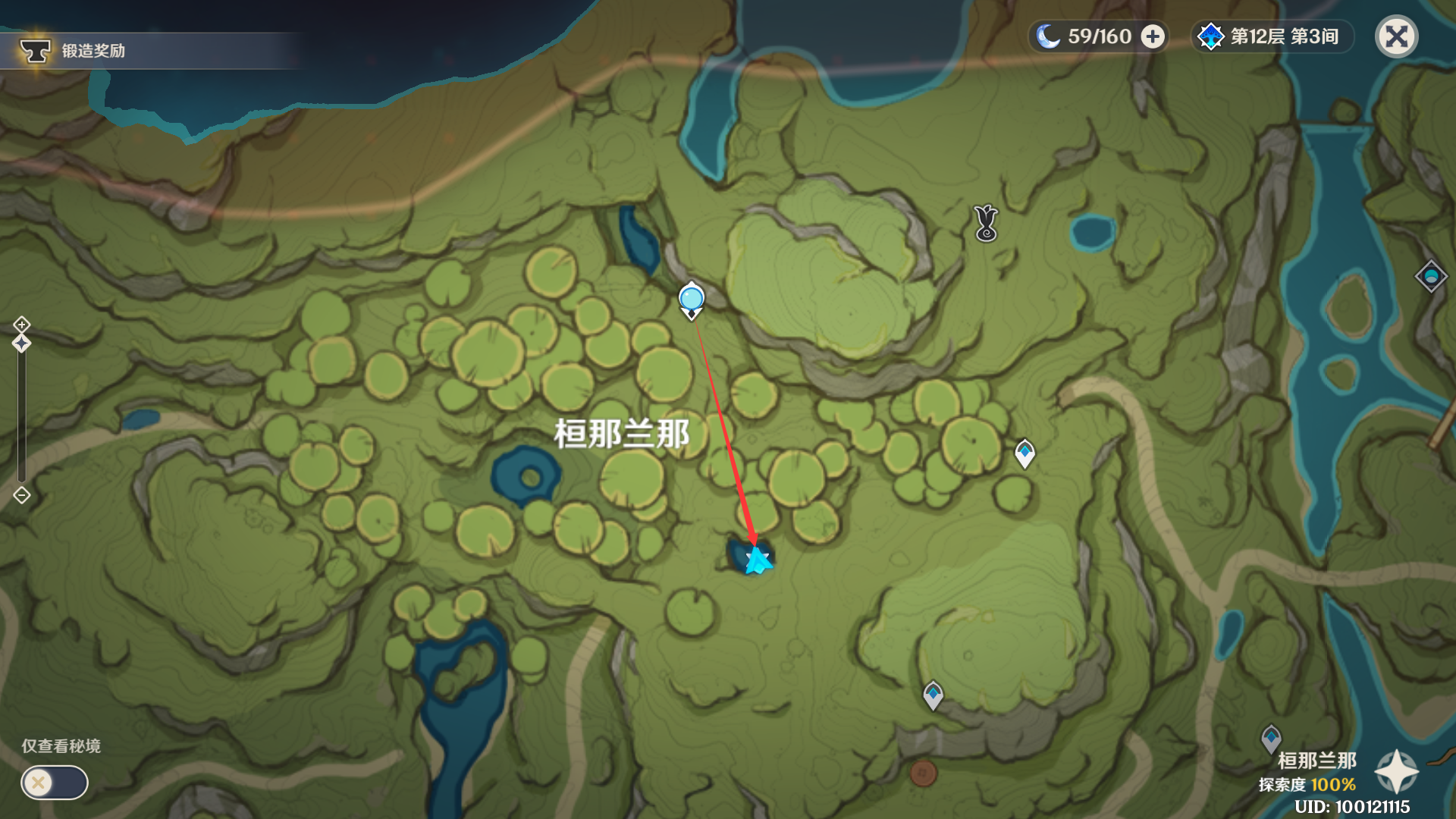This screenshot has width=1456, height=819.
Task: Select the brown round map marker
Action: (923, 773)
